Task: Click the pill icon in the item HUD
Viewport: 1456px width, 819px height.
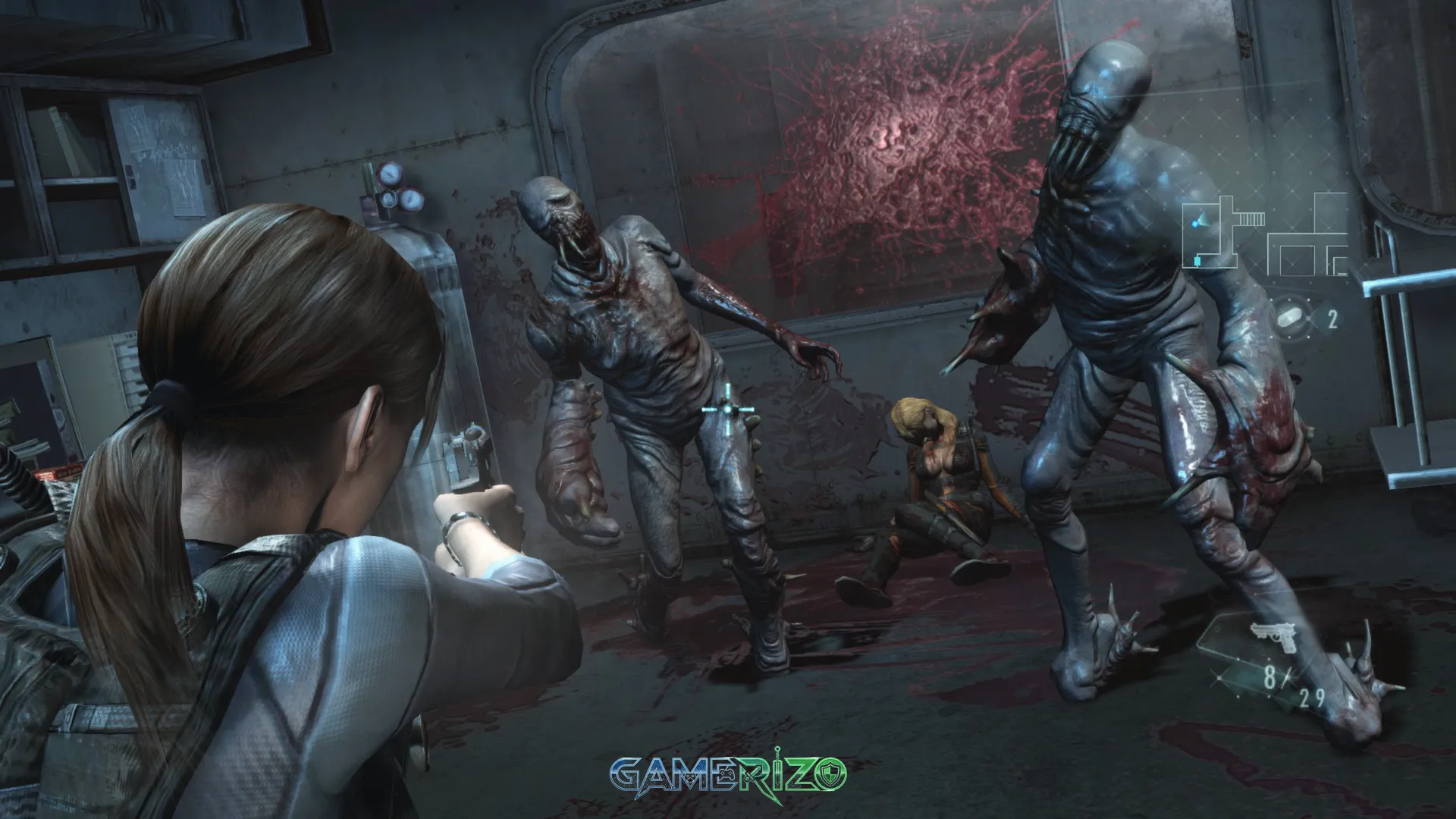Action: (x=1291, y=317)
